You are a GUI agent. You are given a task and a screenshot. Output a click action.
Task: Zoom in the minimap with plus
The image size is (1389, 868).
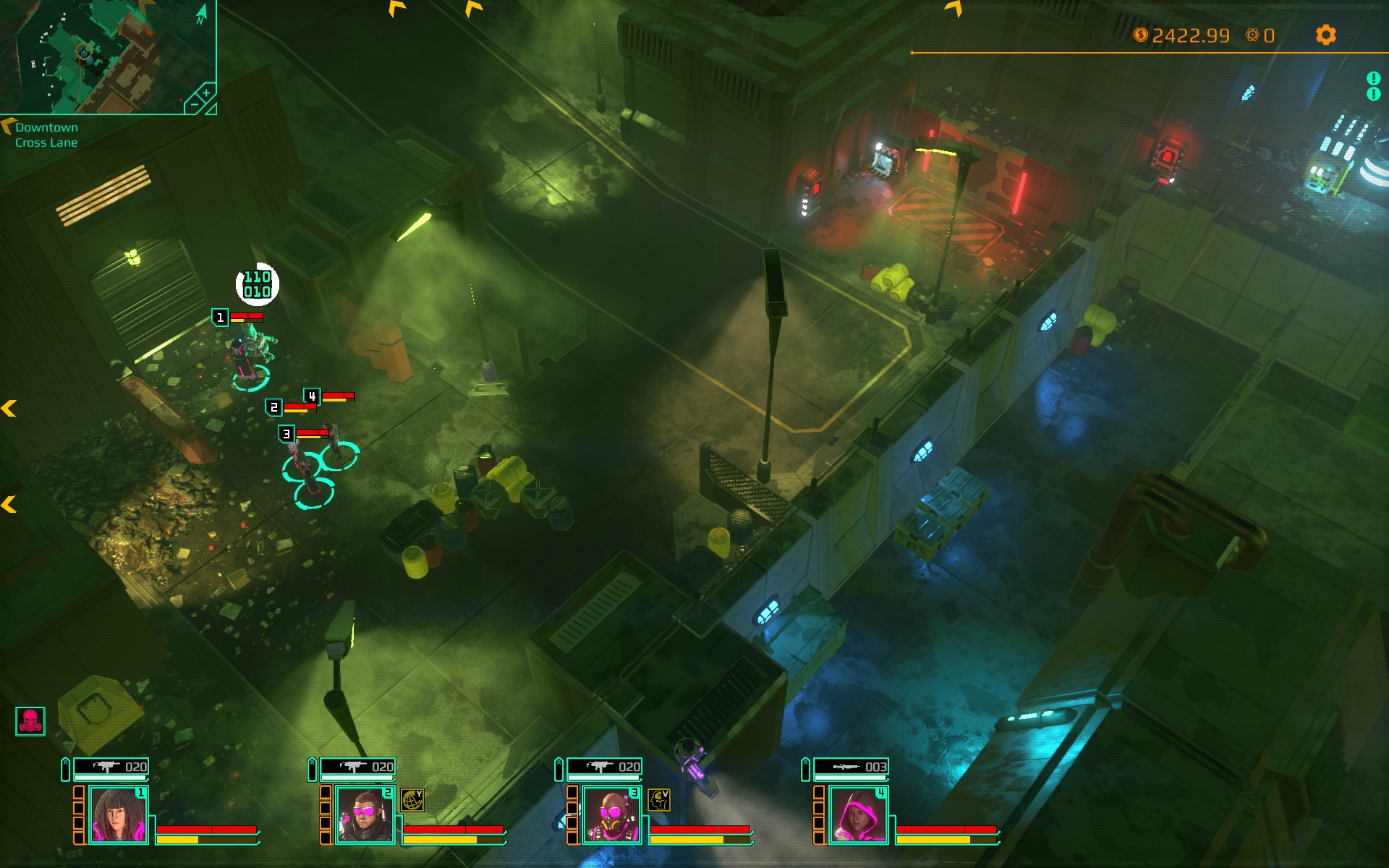click(x=205, y=93)
